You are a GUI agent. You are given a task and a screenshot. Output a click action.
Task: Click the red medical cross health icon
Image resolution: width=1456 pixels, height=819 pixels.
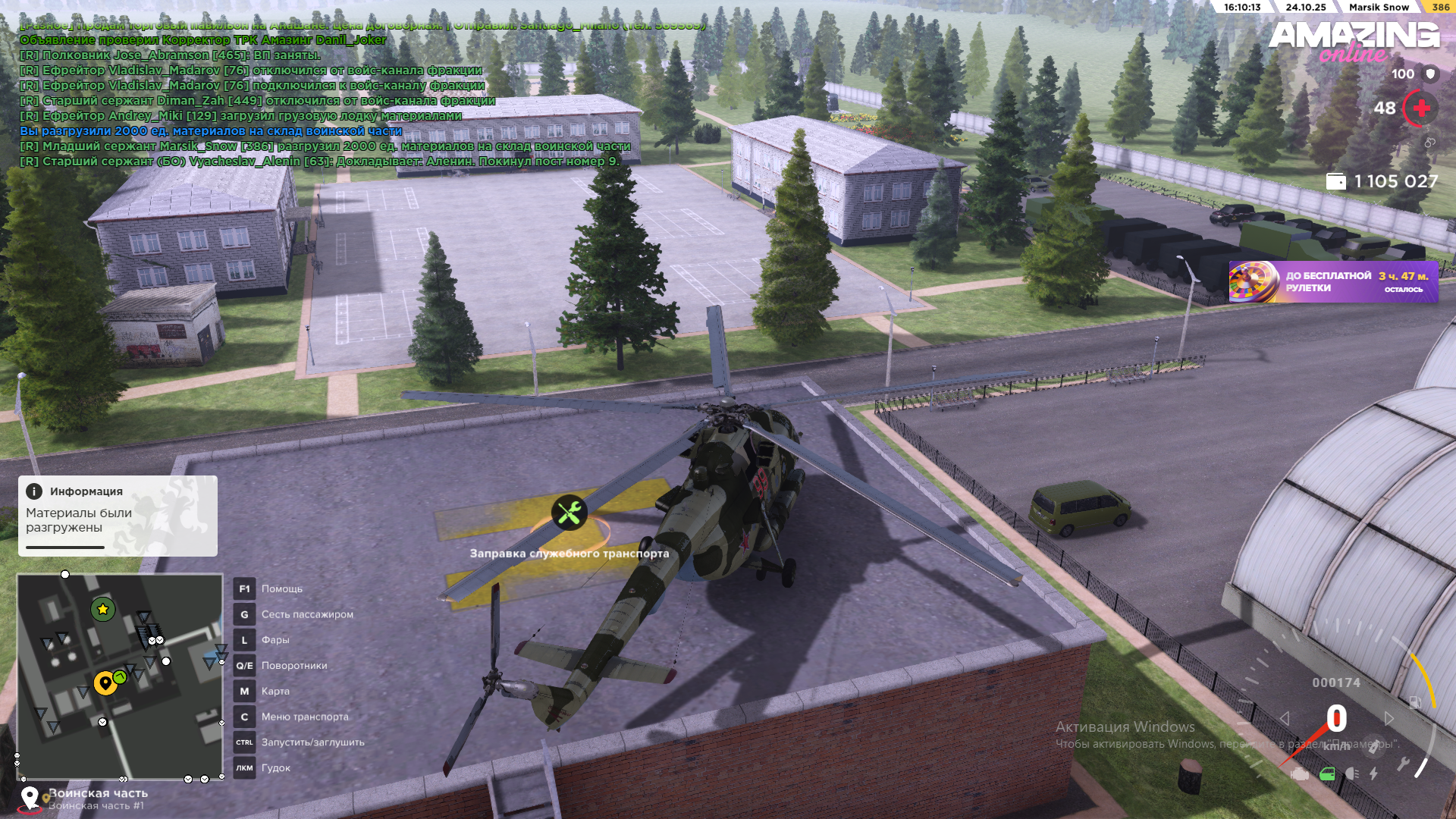pyautogui.click(x=1421, y=108)
